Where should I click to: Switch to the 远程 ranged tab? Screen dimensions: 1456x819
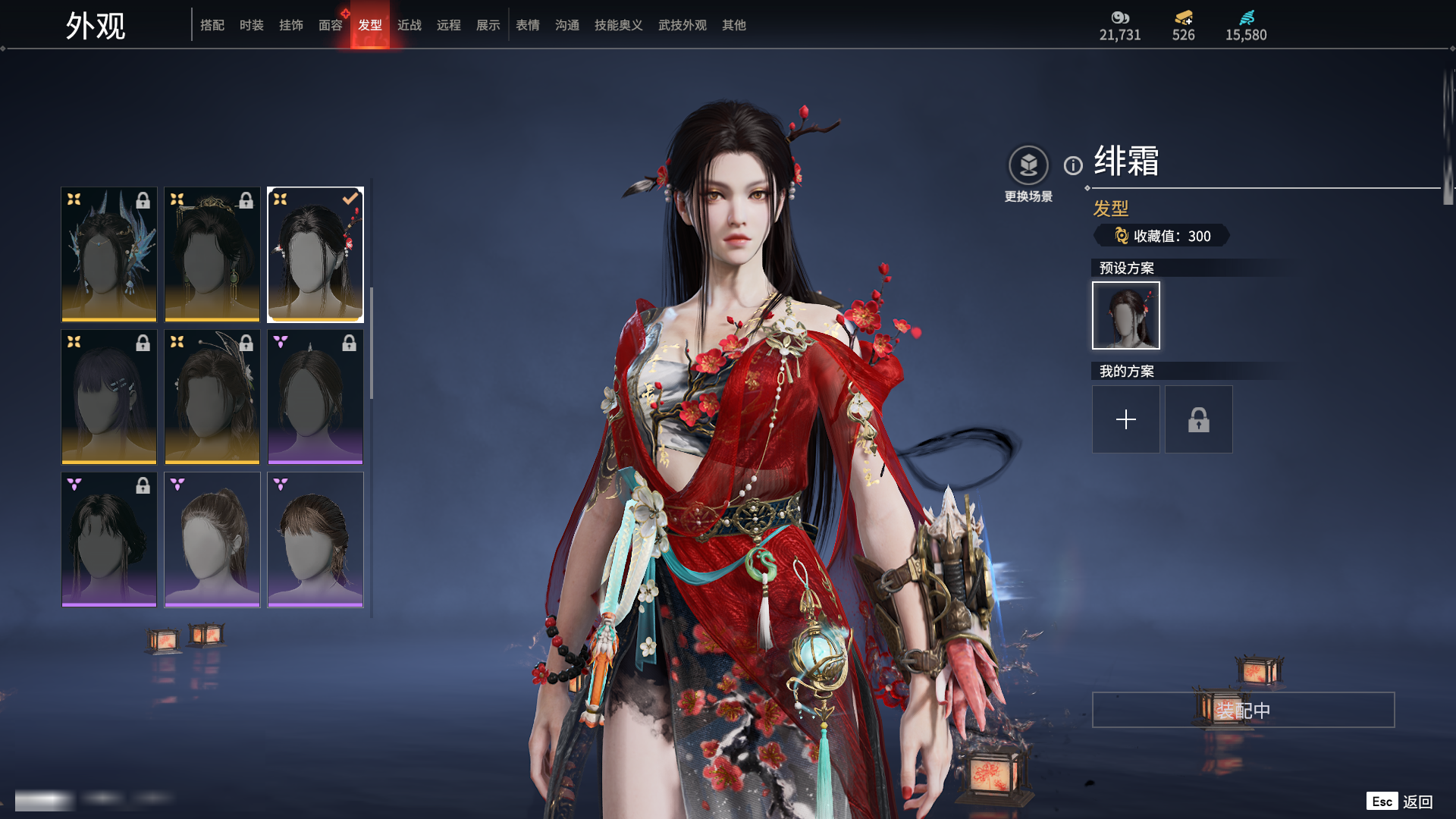tap(448, 25)
